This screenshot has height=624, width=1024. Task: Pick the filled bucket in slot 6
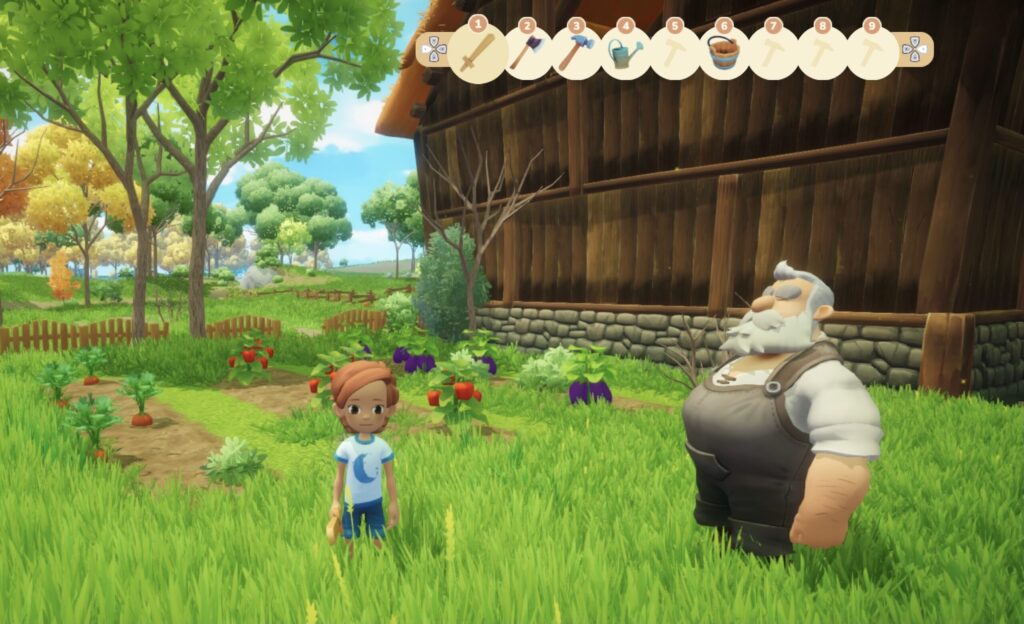pyautogui.click(x=722, y=52)
